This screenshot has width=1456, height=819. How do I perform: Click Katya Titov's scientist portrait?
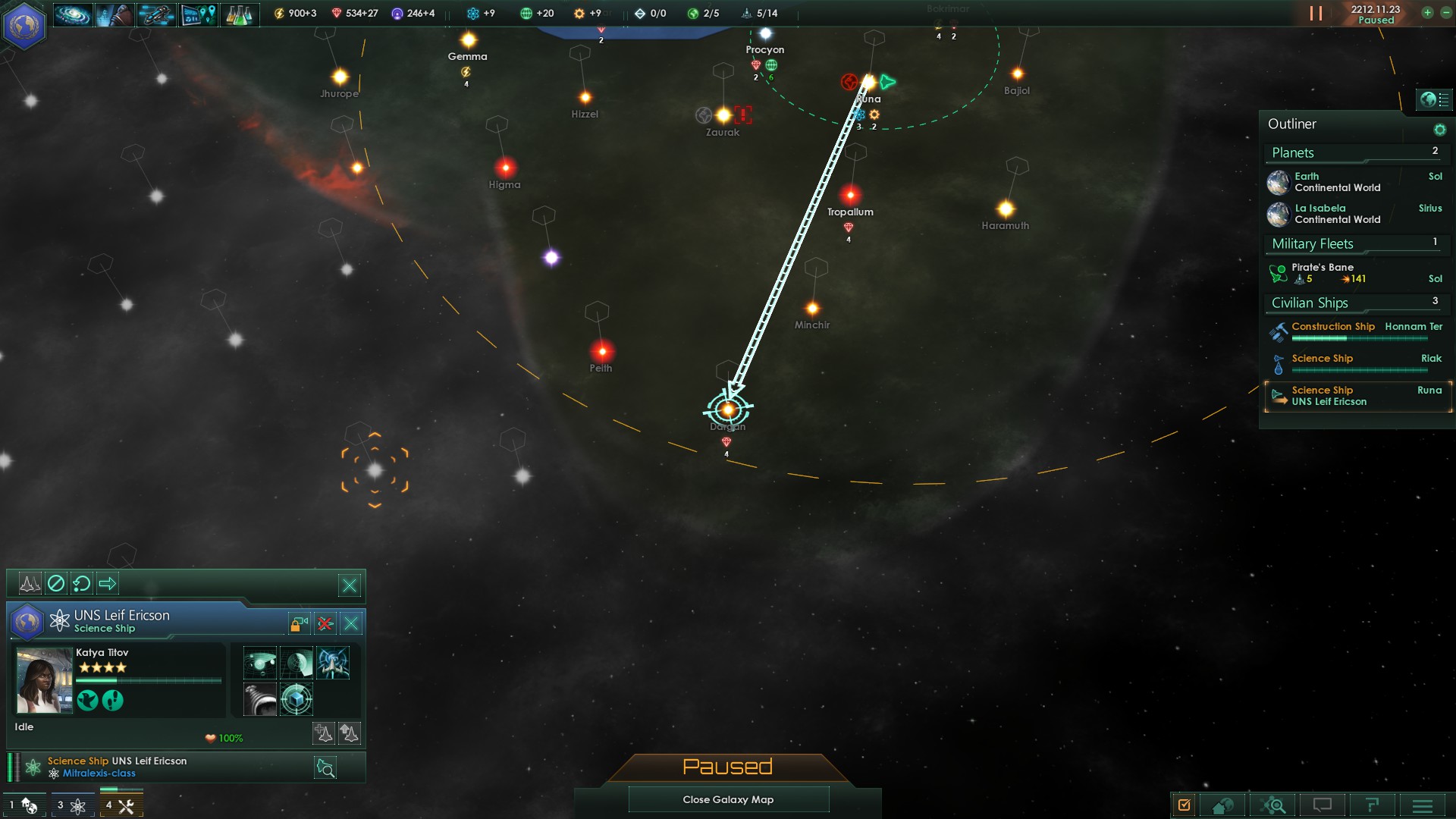click(x=43, y=680)
